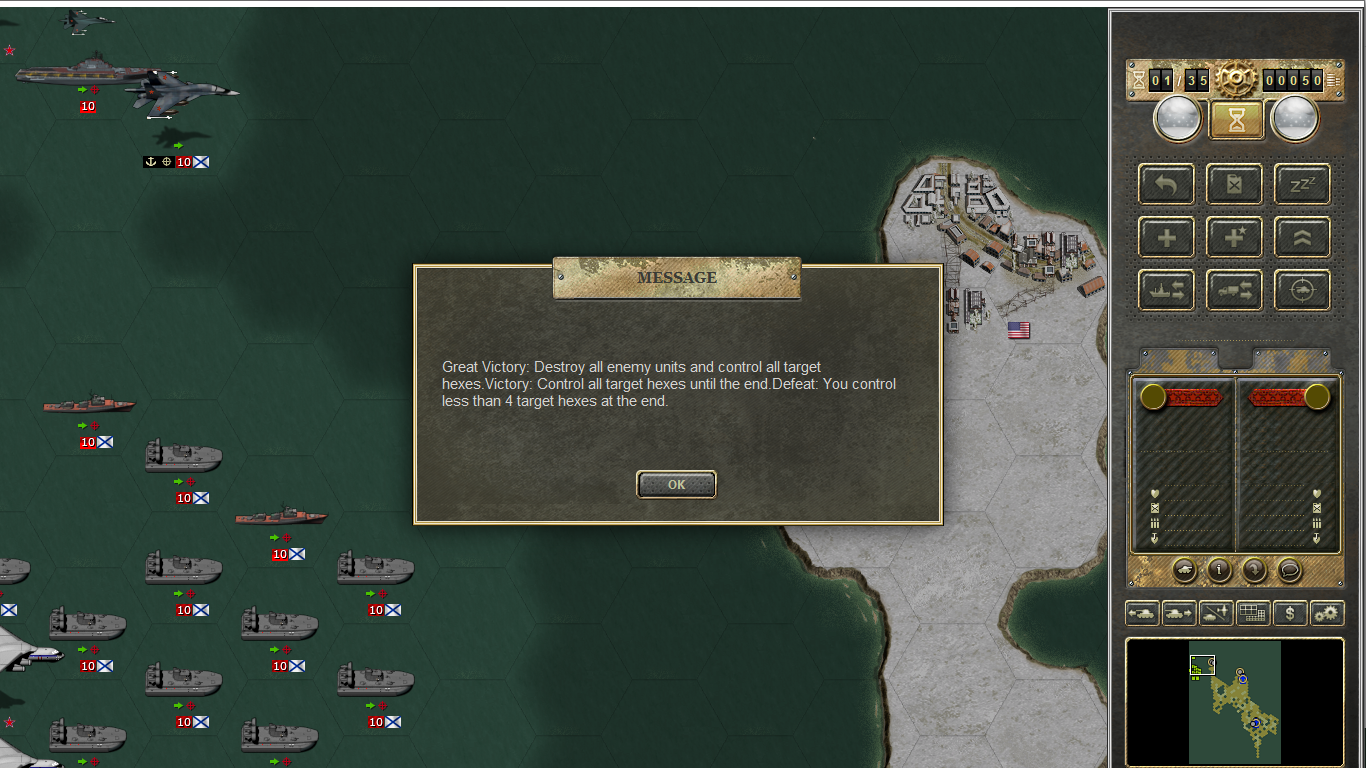Dismiss the message with the OK button
This screenshot has width=1366, height=768.
coord(676,484)
